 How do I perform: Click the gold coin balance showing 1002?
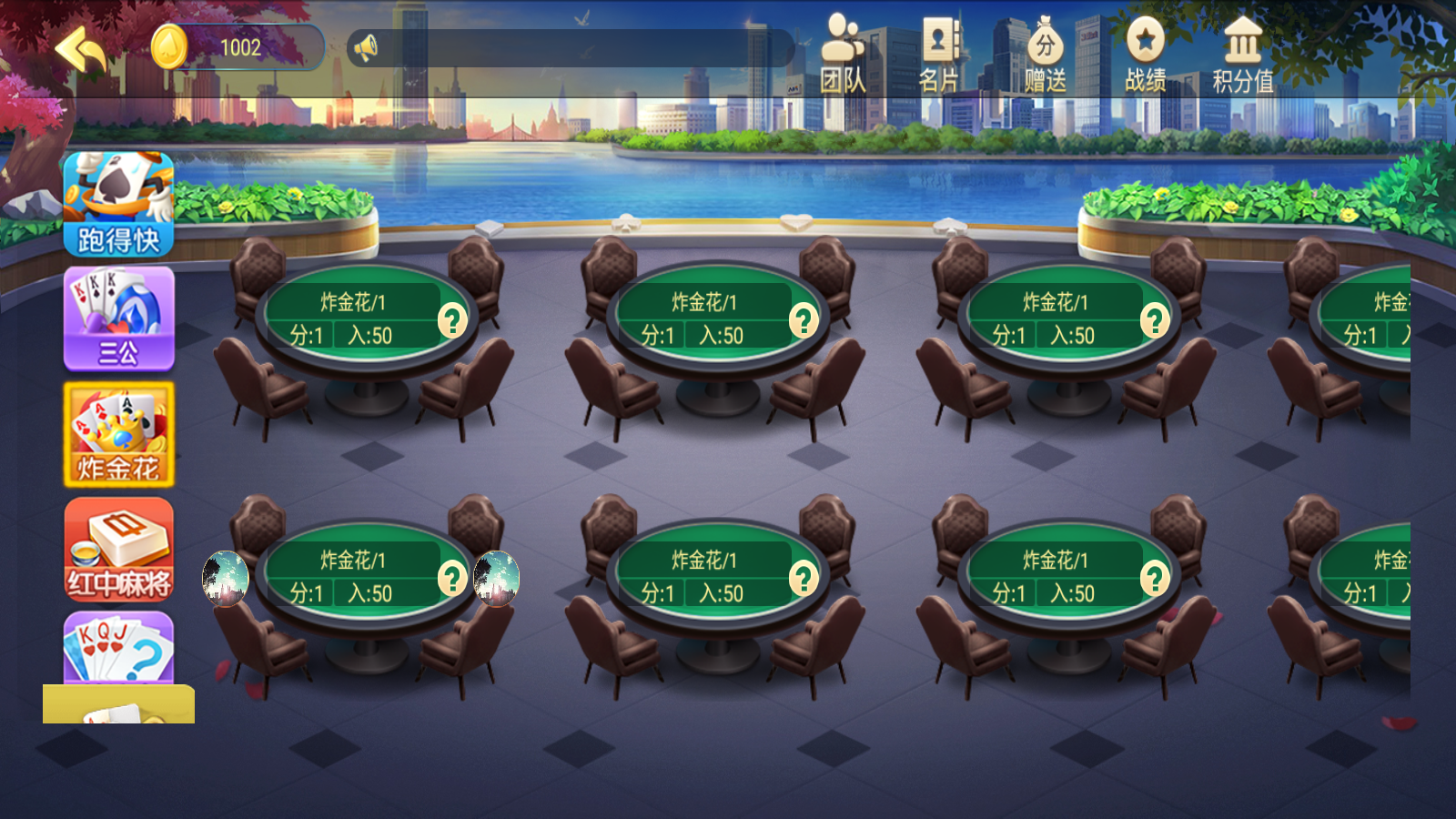coord(237,47)
